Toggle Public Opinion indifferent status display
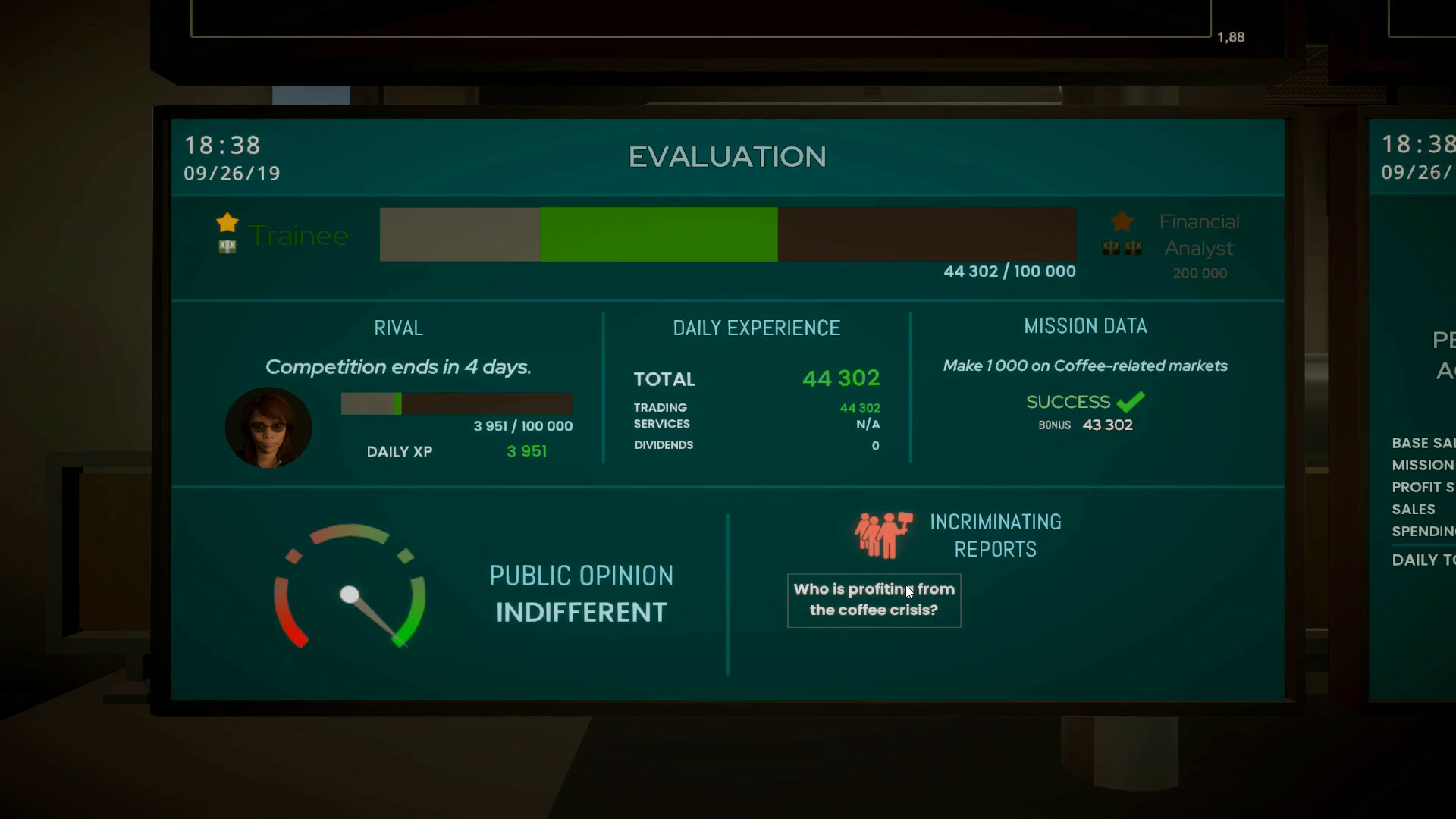The height and width of the screenshot is (819, 1456). (x=582, y=610)
